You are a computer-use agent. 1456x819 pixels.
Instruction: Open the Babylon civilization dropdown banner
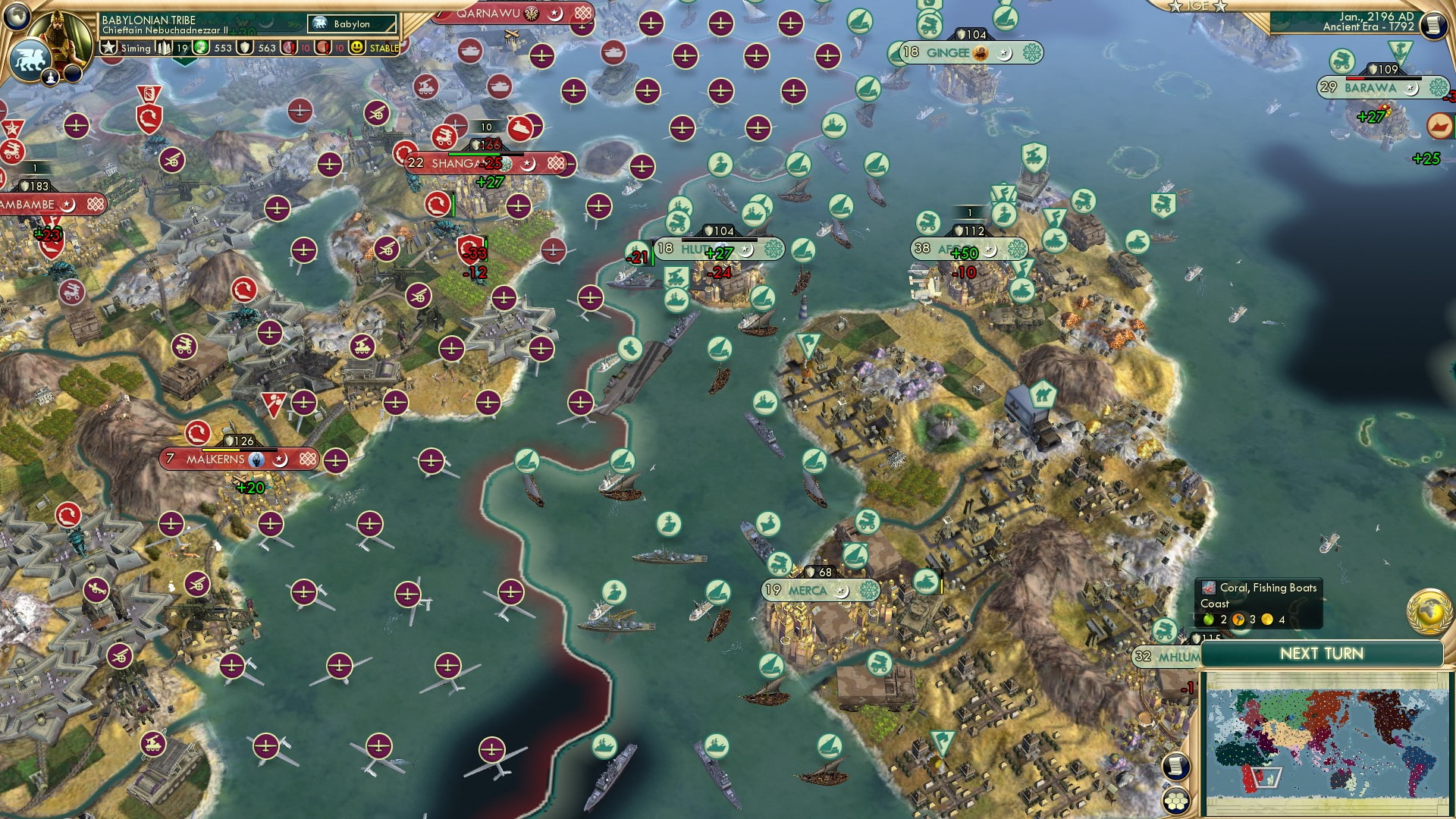350,24
